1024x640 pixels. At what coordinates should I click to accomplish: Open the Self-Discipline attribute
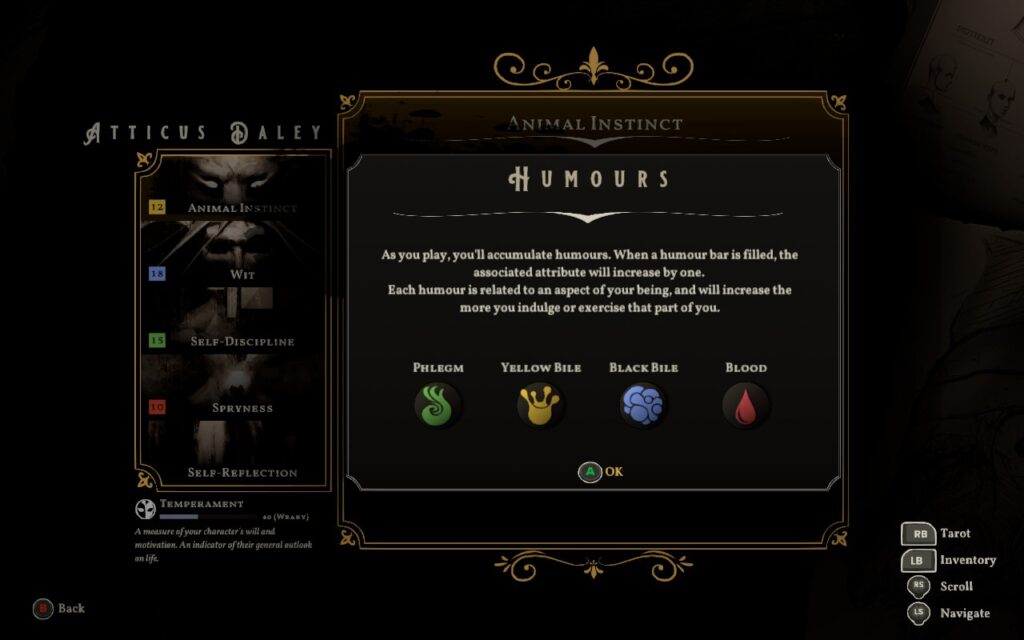point(241,341)
